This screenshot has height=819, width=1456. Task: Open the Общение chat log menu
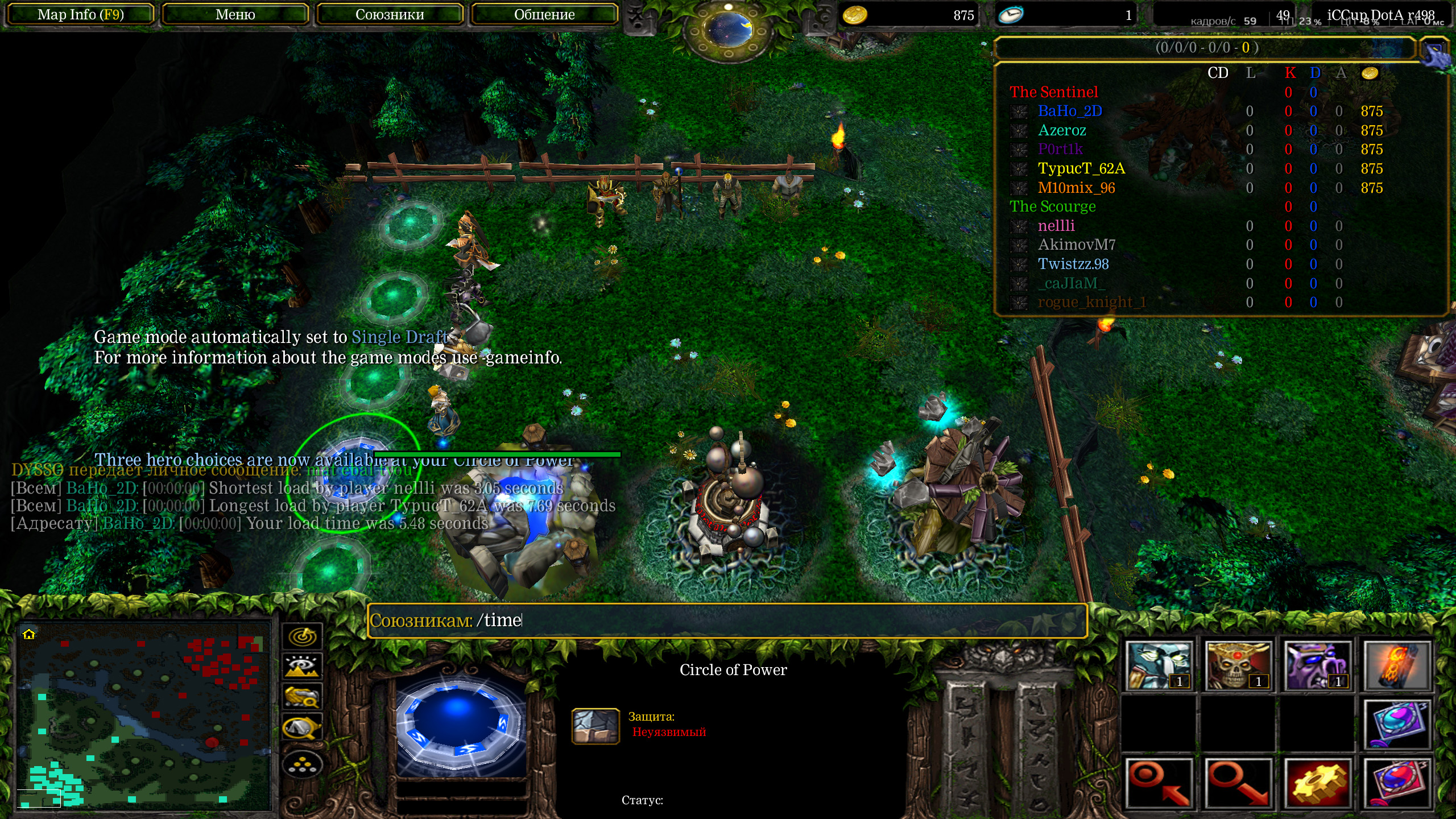[544, 15]
